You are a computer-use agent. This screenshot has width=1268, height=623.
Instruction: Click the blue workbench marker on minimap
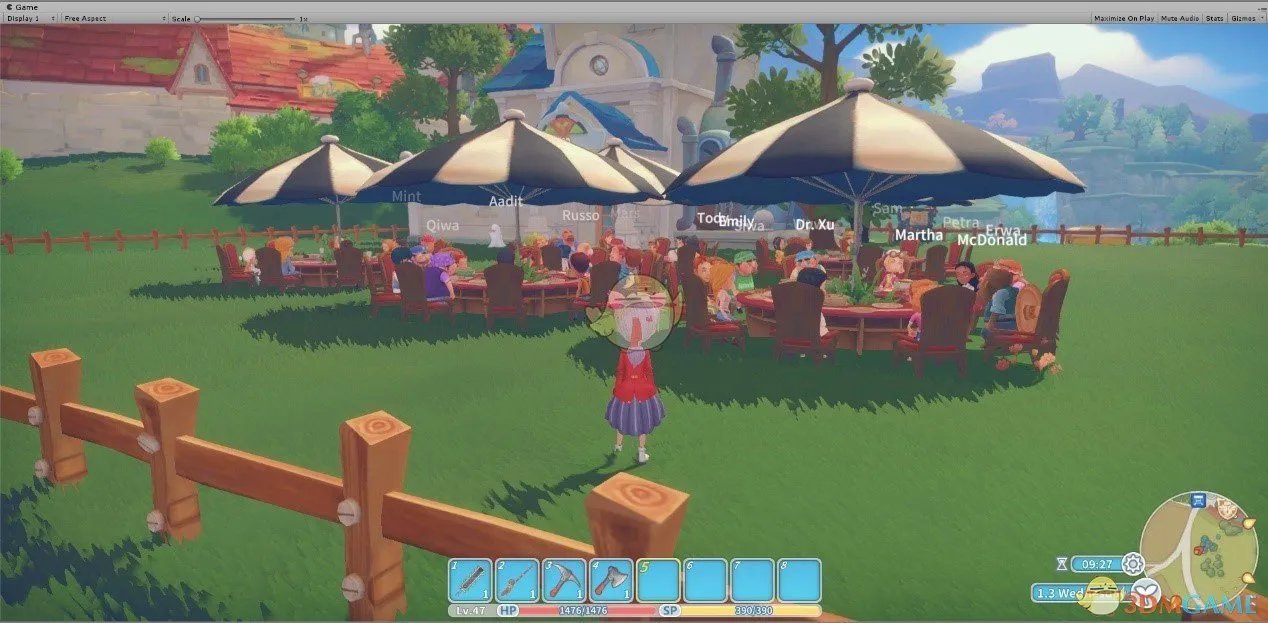1198,500
